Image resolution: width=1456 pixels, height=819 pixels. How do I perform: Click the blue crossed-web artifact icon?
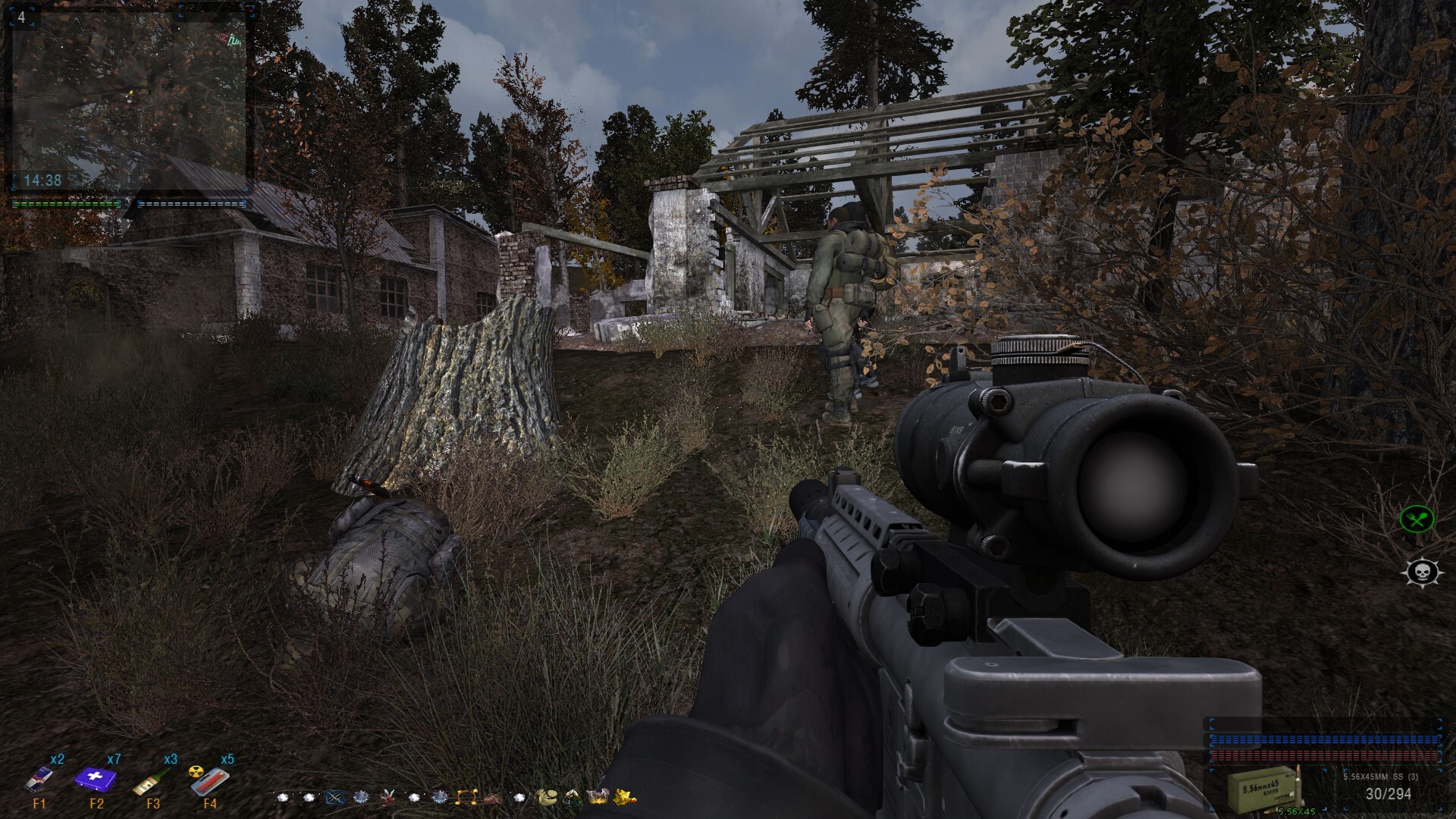tap(334, 797)
